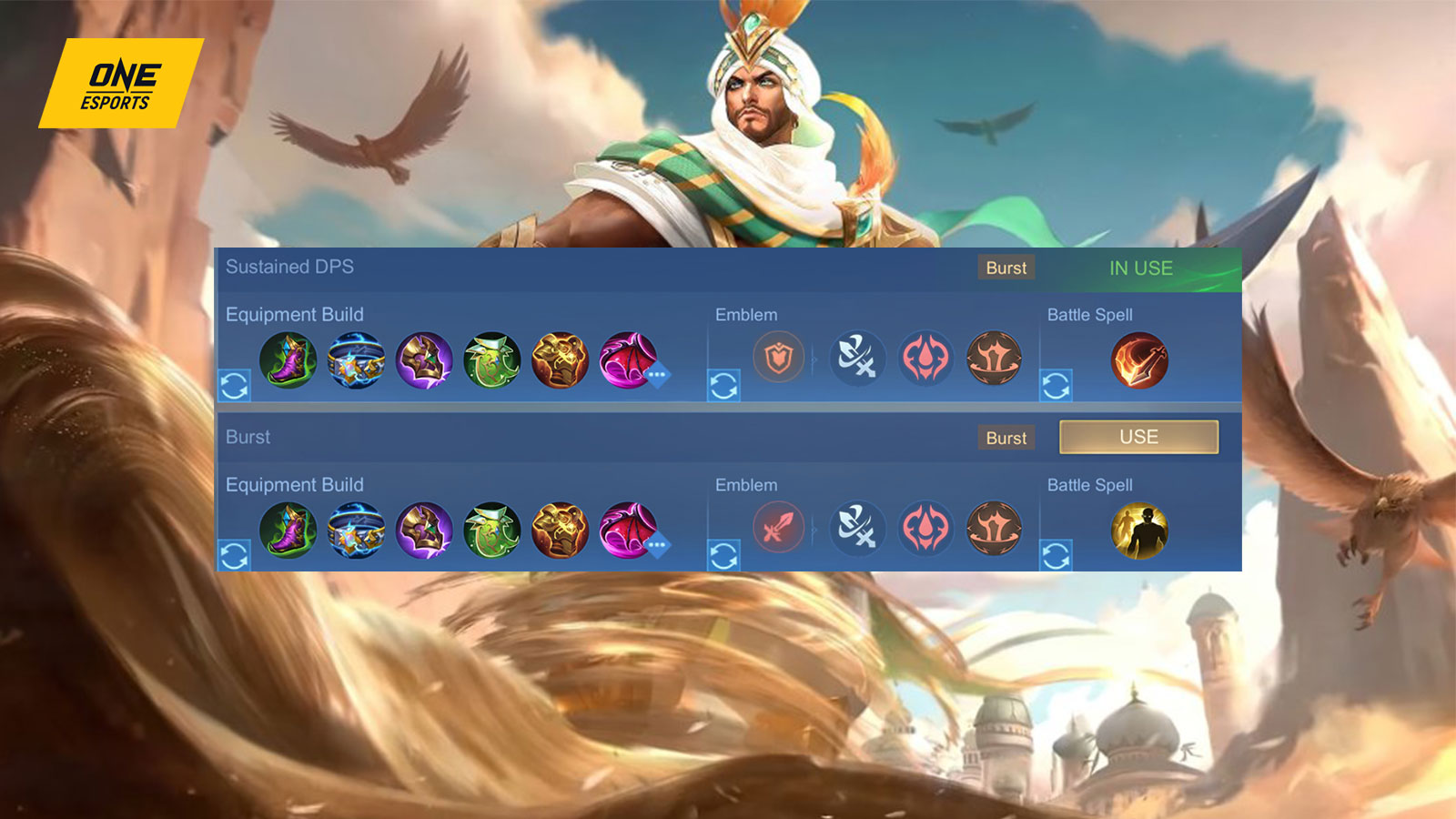Click the Burst tag on the Sustained DPS row
Viewport: 1456px width, 819px height.
click(x=1005, y=268)
